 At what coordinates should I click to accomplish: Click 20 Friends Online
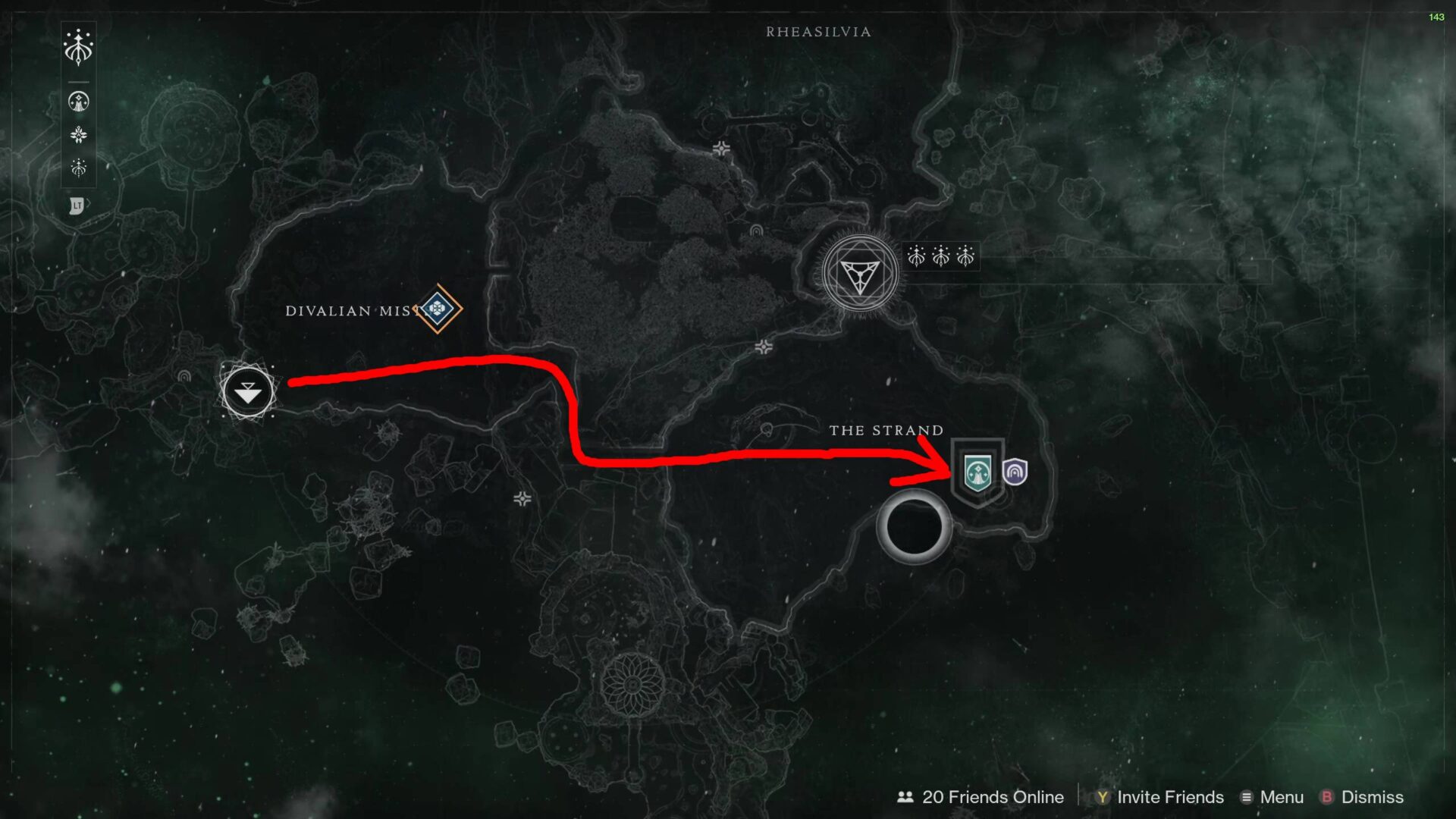coord(991,797)
